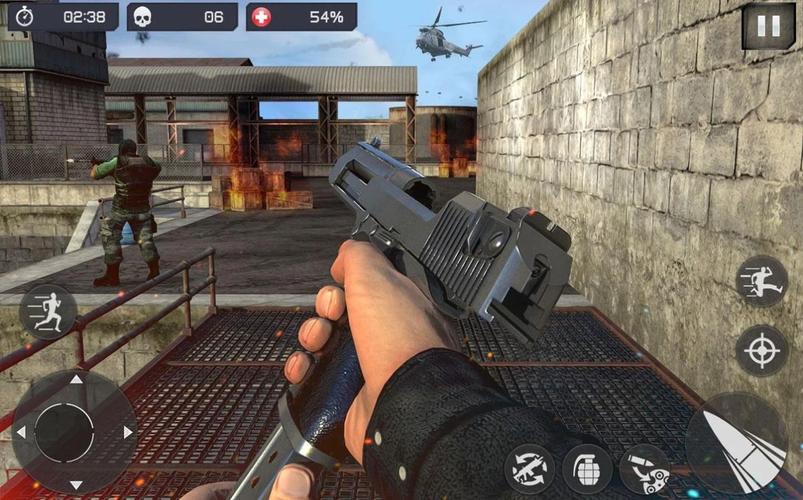The height and width of the screenshot is (500, 803).
Task: Tap the jump action icon
Action: (x=762, y=281)
